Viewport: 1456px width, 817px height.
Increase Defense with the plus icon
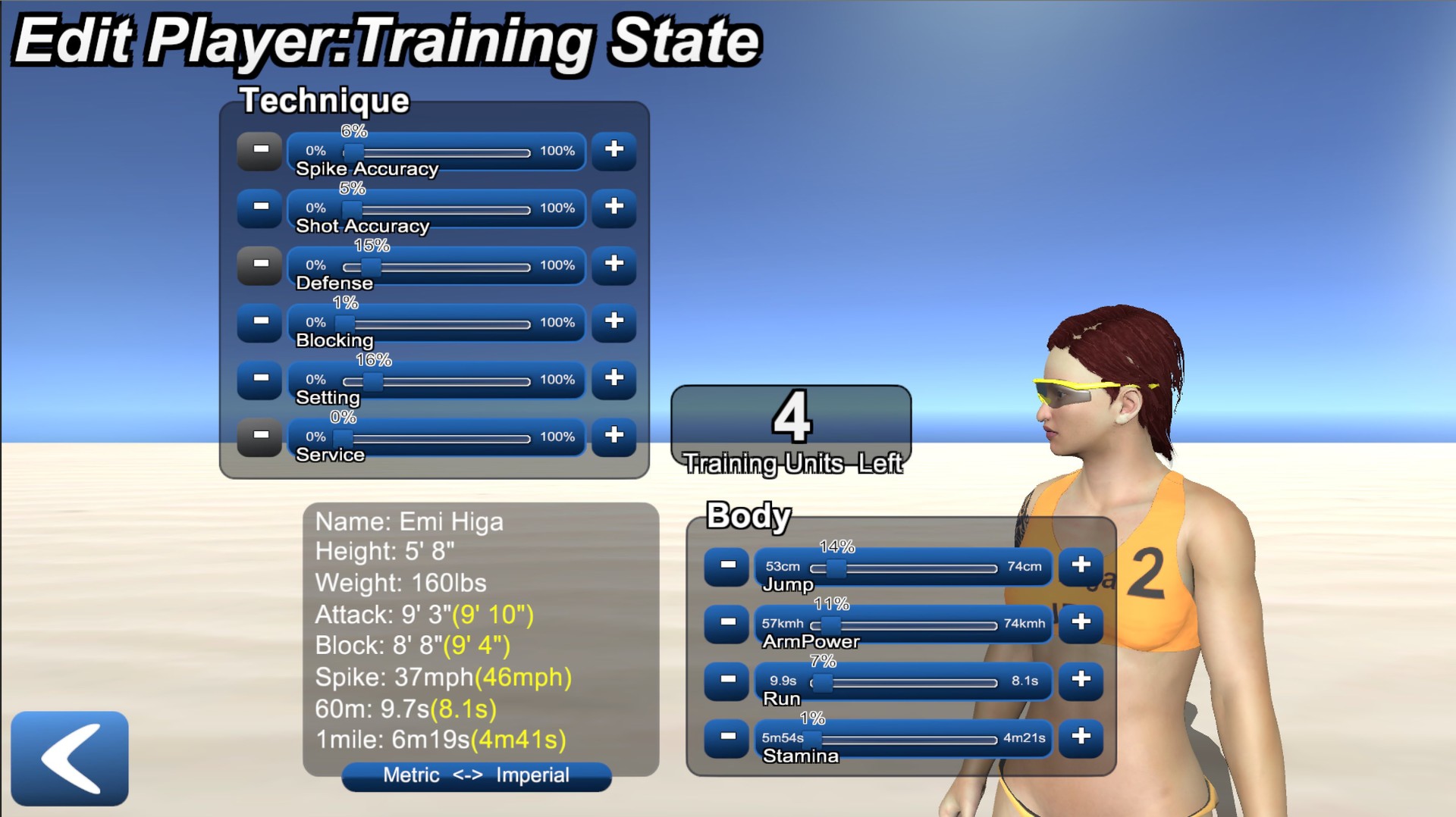coord(613,266)
